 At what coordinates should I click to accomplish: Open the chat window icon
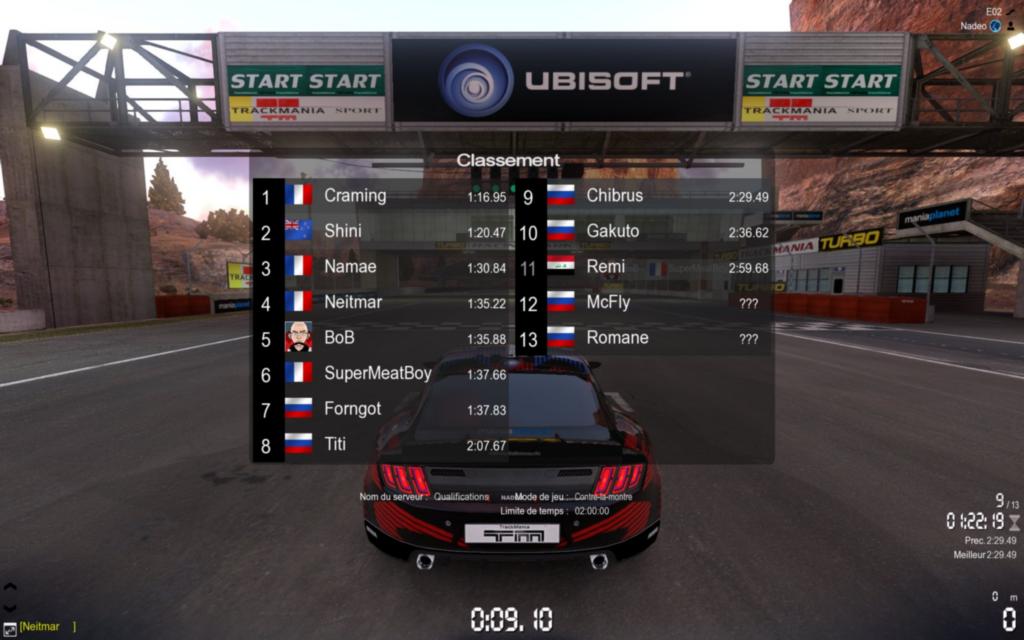pos(10,628)
